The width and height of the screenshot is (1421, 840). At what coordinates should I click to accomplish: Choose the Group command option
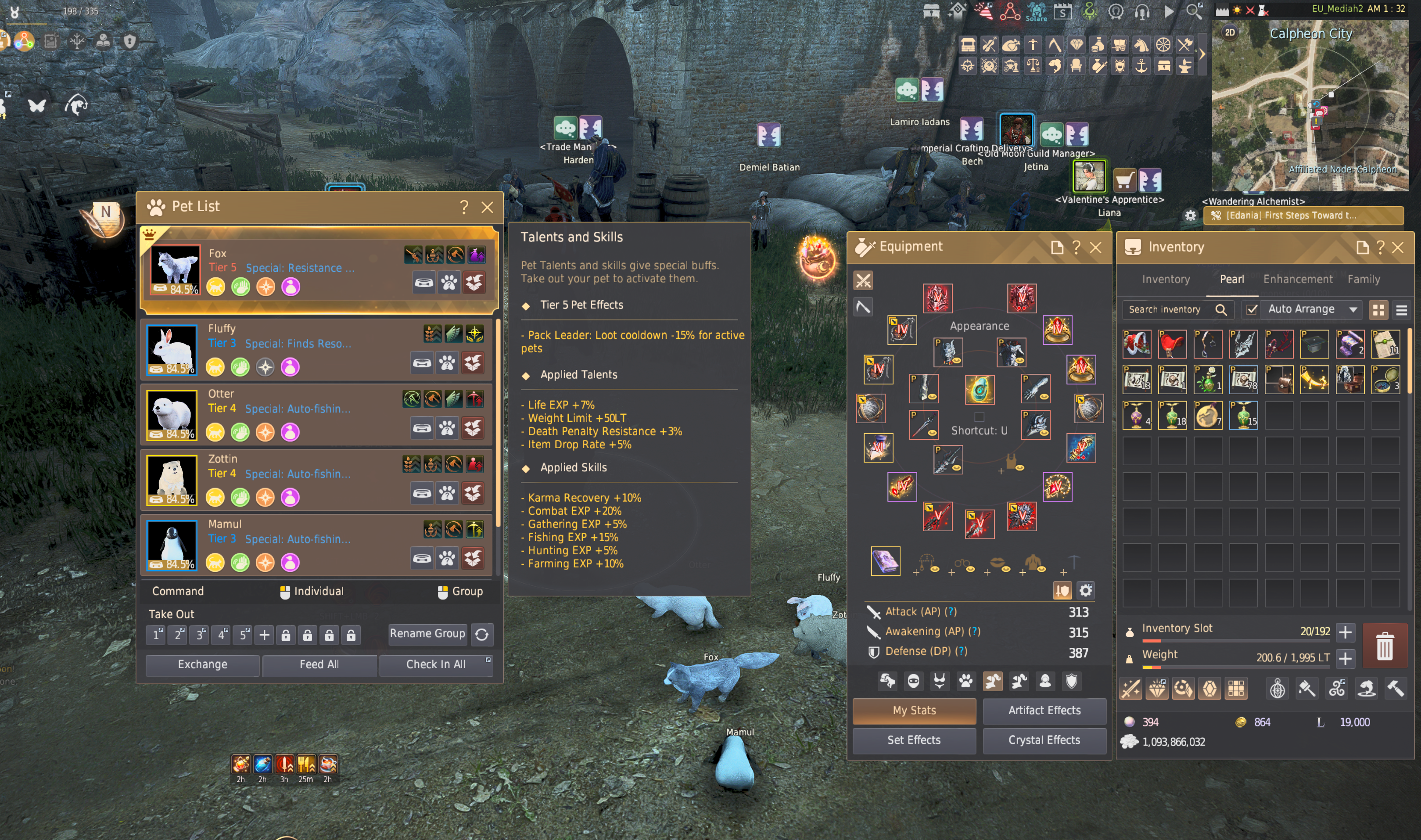click(x=460, y=592)
